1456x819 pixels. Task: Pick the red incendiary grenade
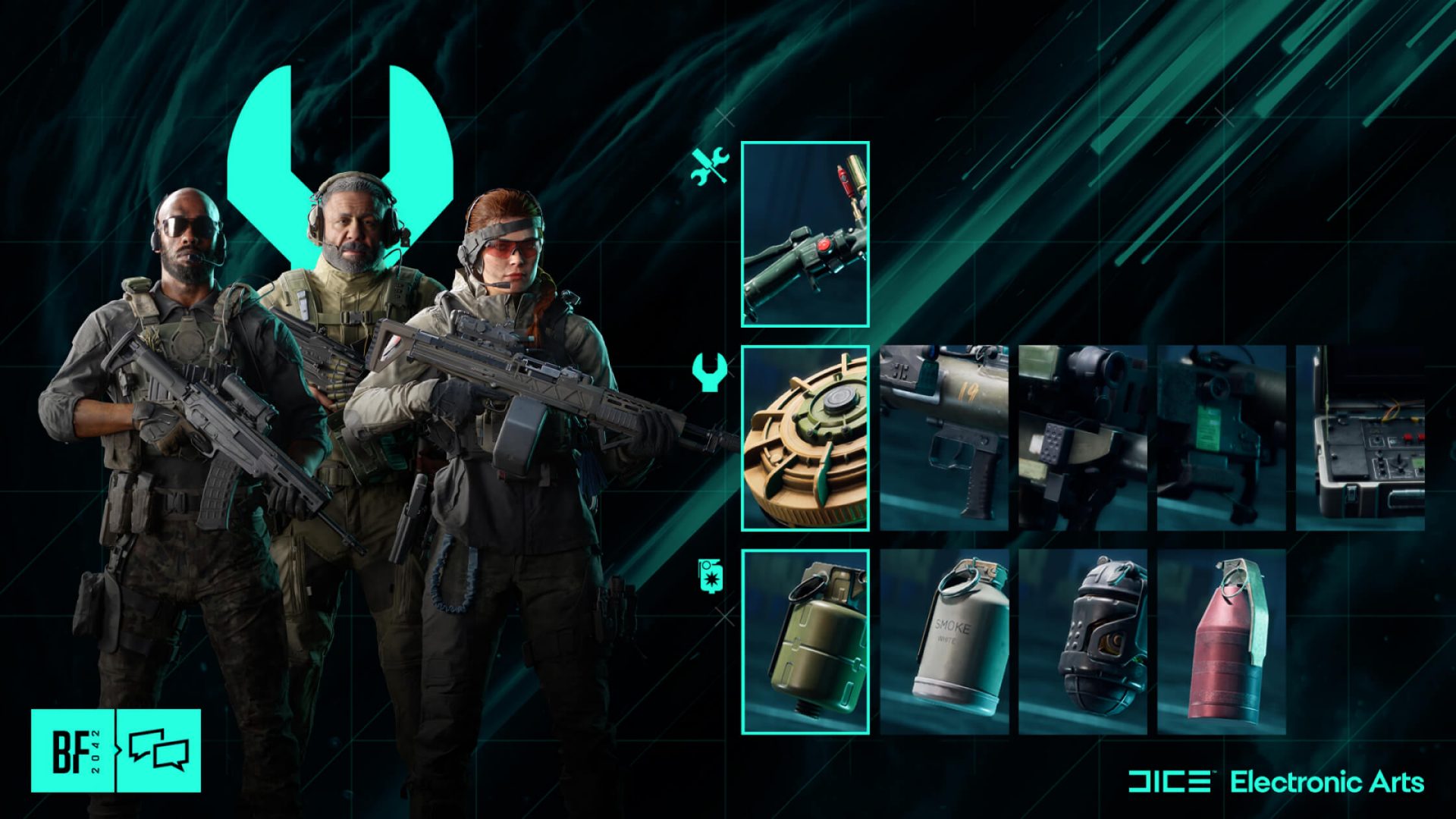coord(1221,642)
